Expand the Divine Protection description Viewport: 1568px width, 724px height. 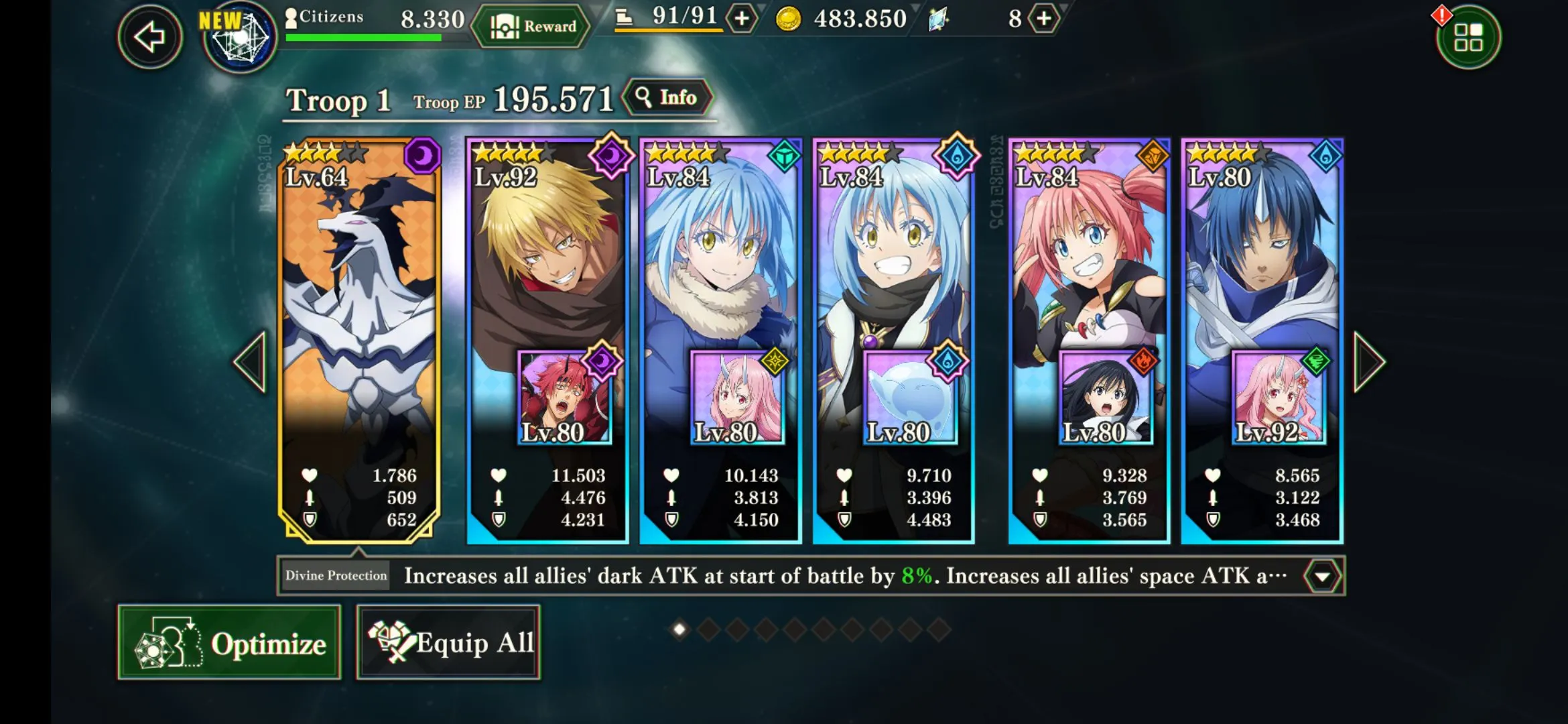(1322, 577)
